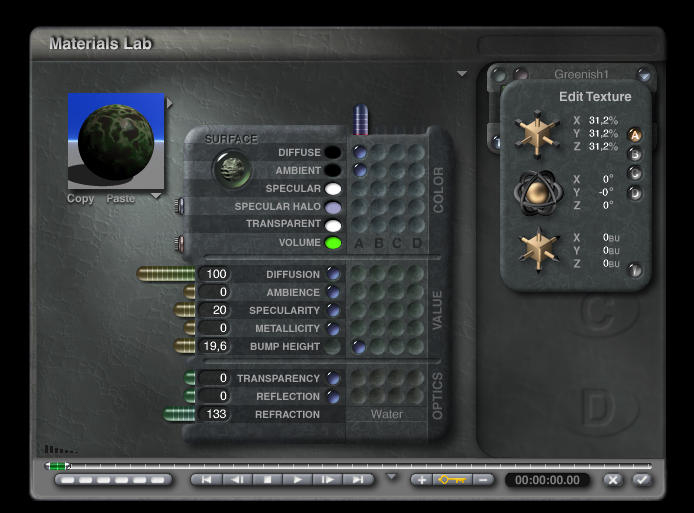694x513 pixels.
Task: Choose texture component B in Edit Texture
Action: 634,154
